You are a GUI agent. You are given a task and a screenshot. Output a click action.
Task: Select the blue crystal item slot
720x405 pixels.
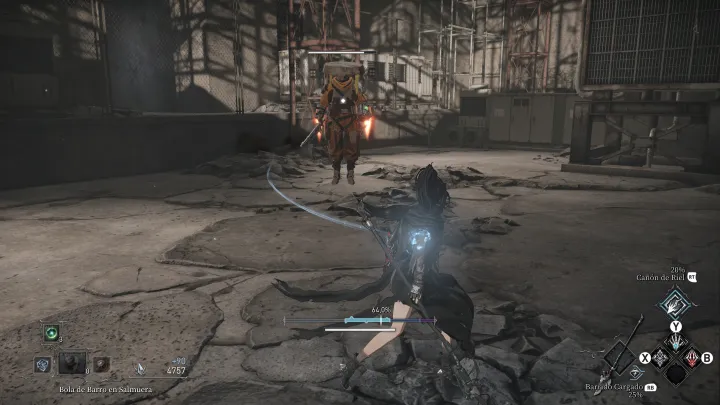[x=43, y=365]
